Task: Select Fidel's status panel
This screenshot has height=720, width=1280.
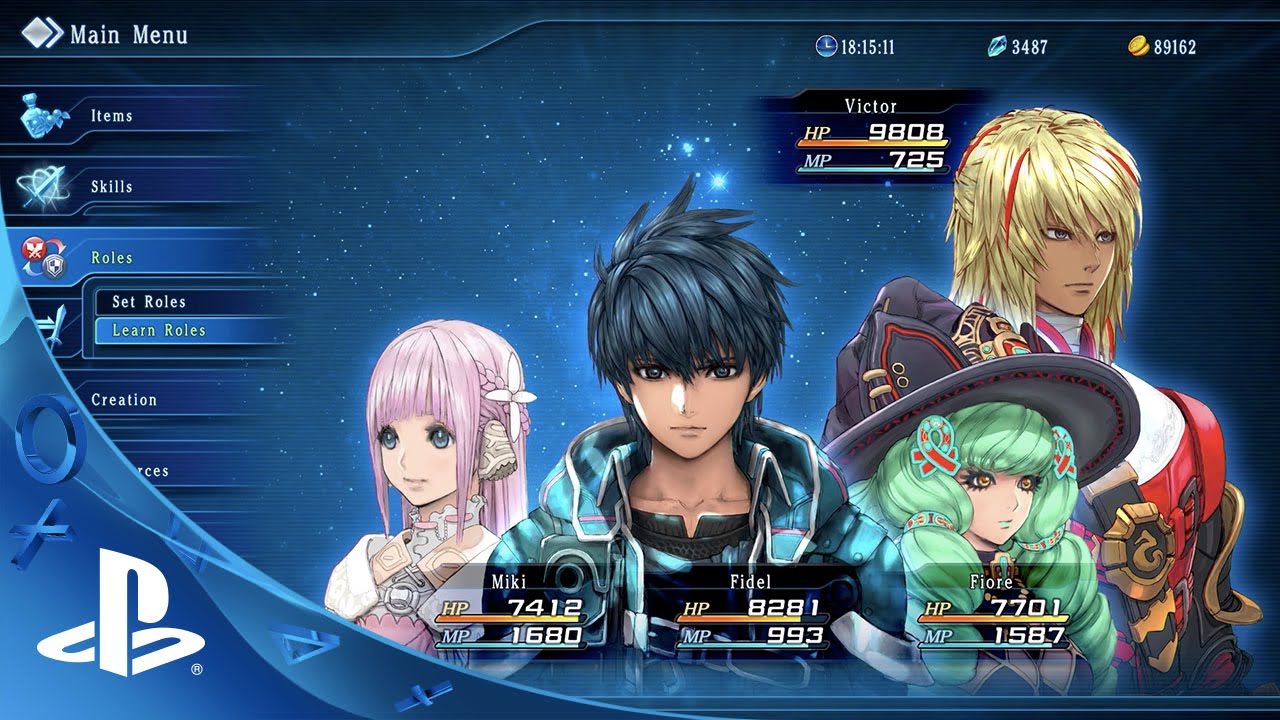Action: (751, 610)
